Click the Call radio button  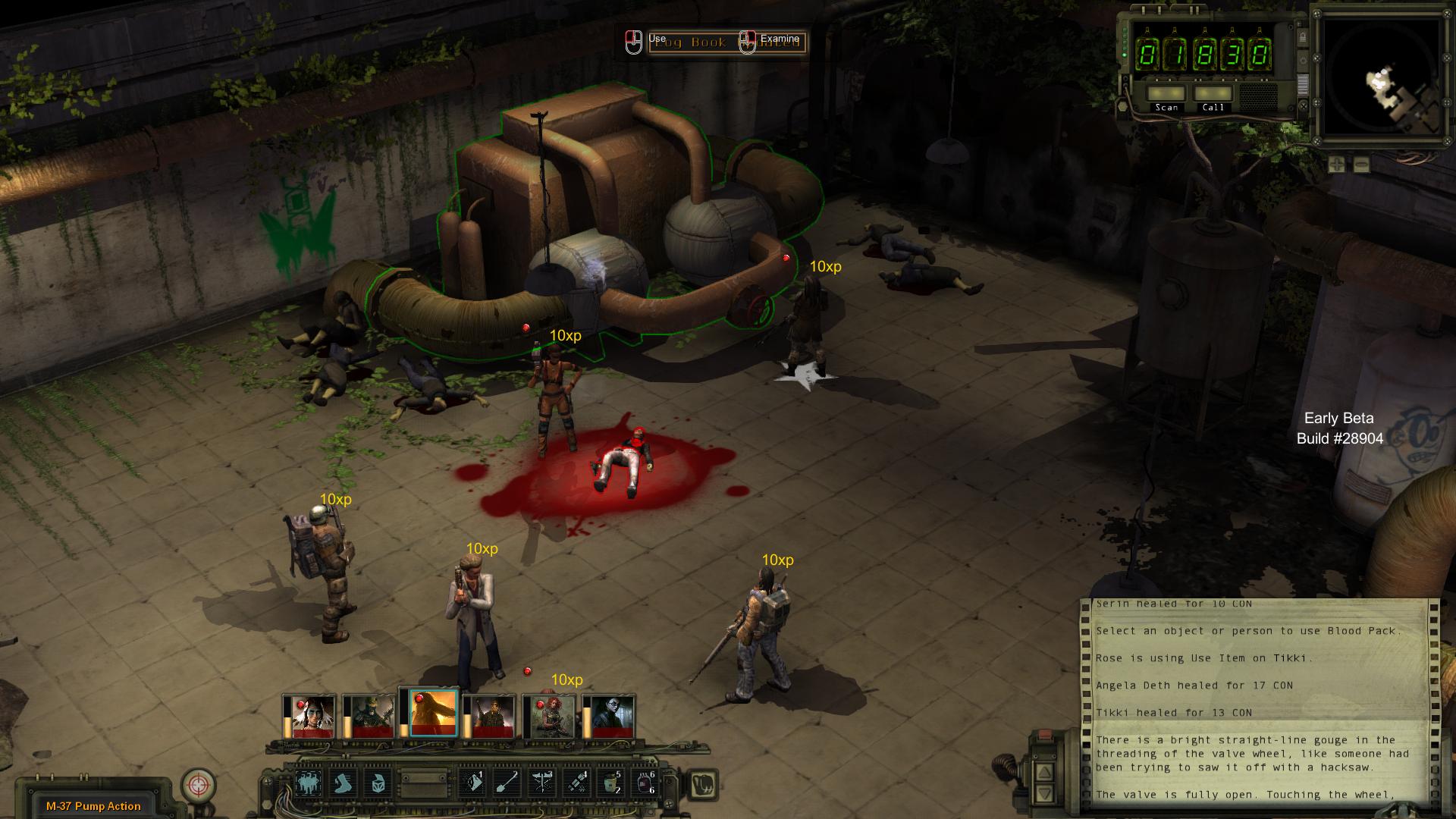[x=1213, y=94]
